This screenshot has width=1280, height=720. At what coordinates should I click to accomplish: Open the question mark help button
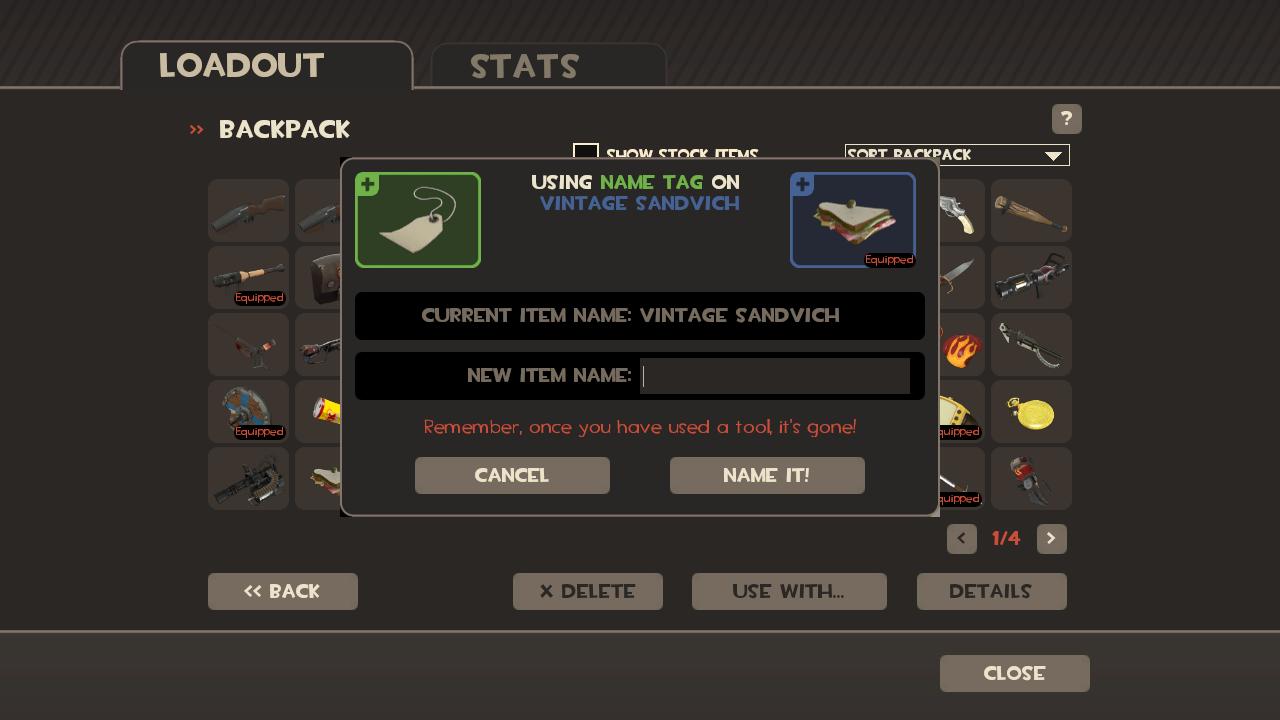click(1066, 119)
